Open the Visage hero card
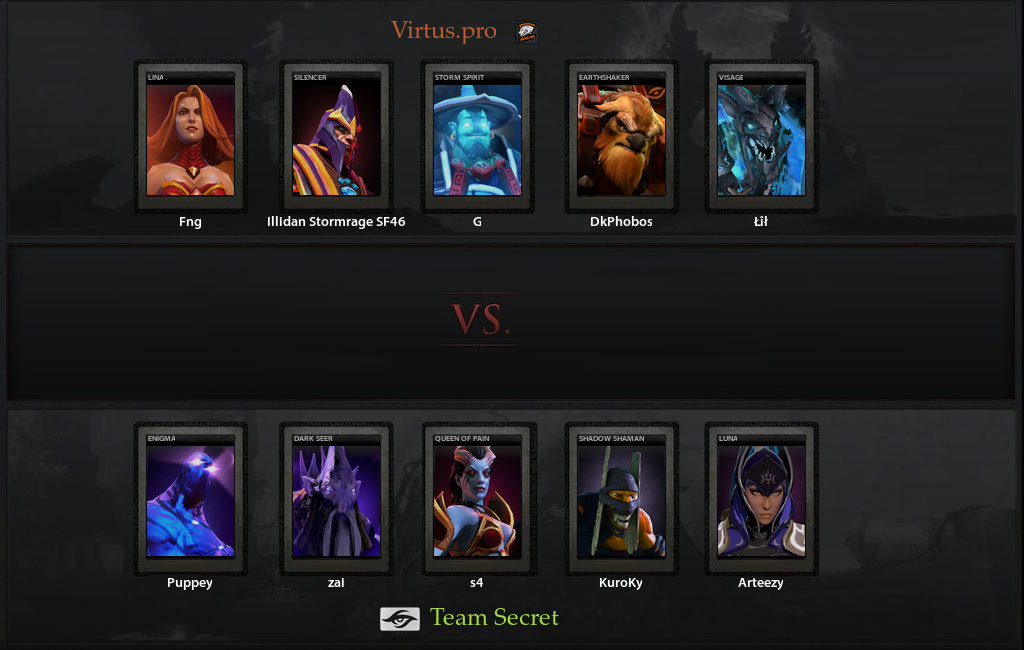The image size is (1024, 650). coord(761,138)
